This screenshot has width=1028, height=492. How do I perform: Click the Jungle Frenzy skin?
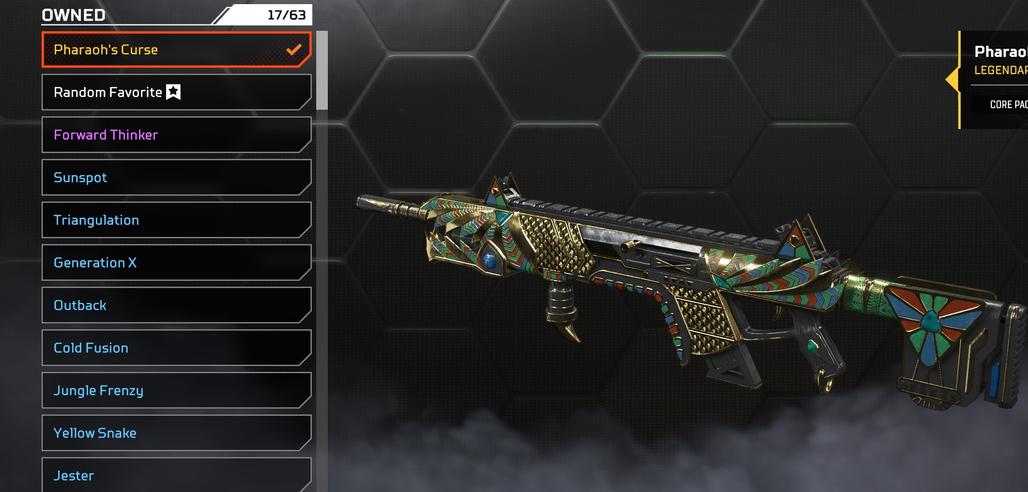tap(176, 390)
